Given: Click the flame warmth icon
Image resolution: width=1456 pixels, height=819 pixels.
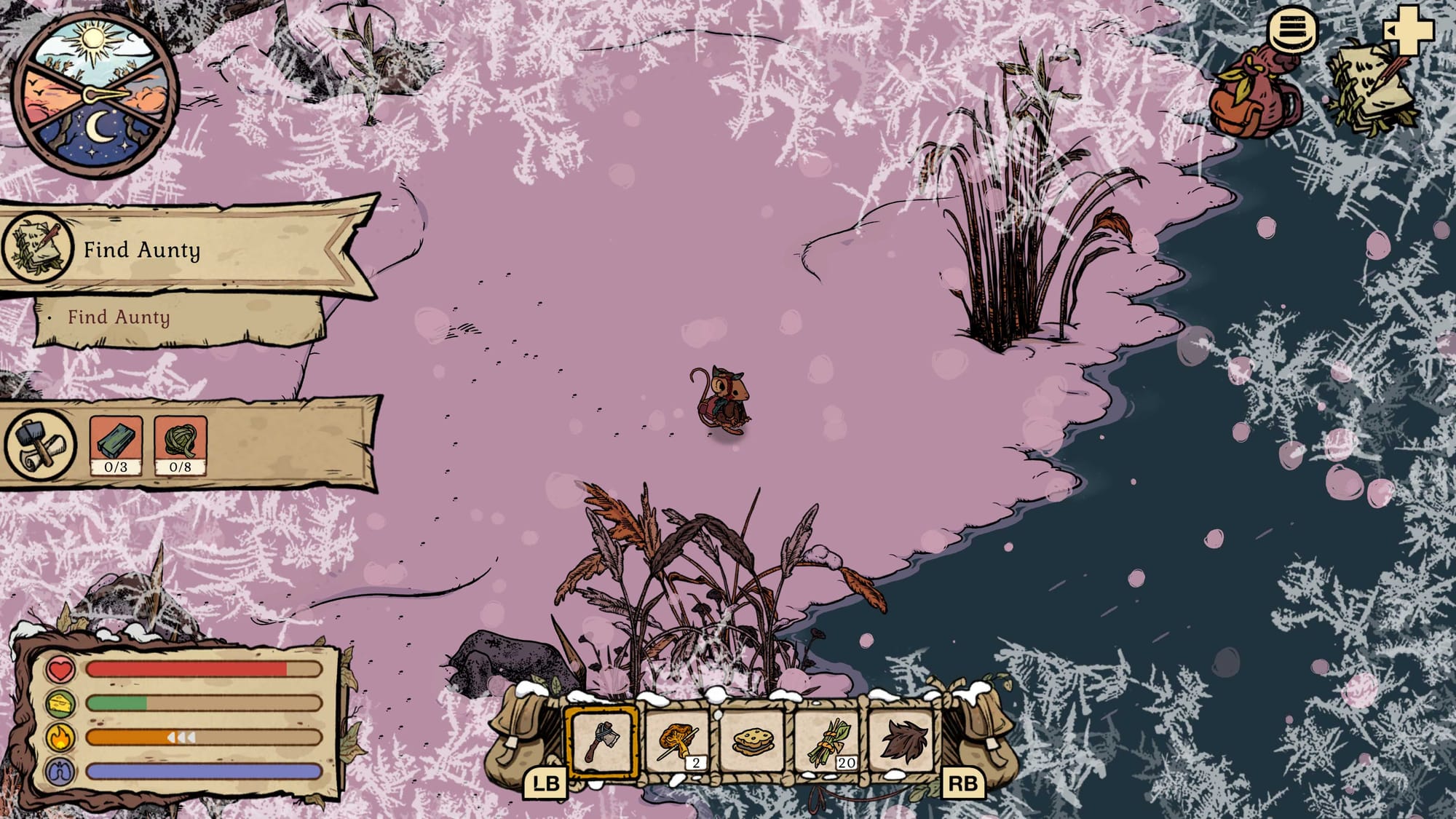Looking at the screenshot, I should coord(60,739).
